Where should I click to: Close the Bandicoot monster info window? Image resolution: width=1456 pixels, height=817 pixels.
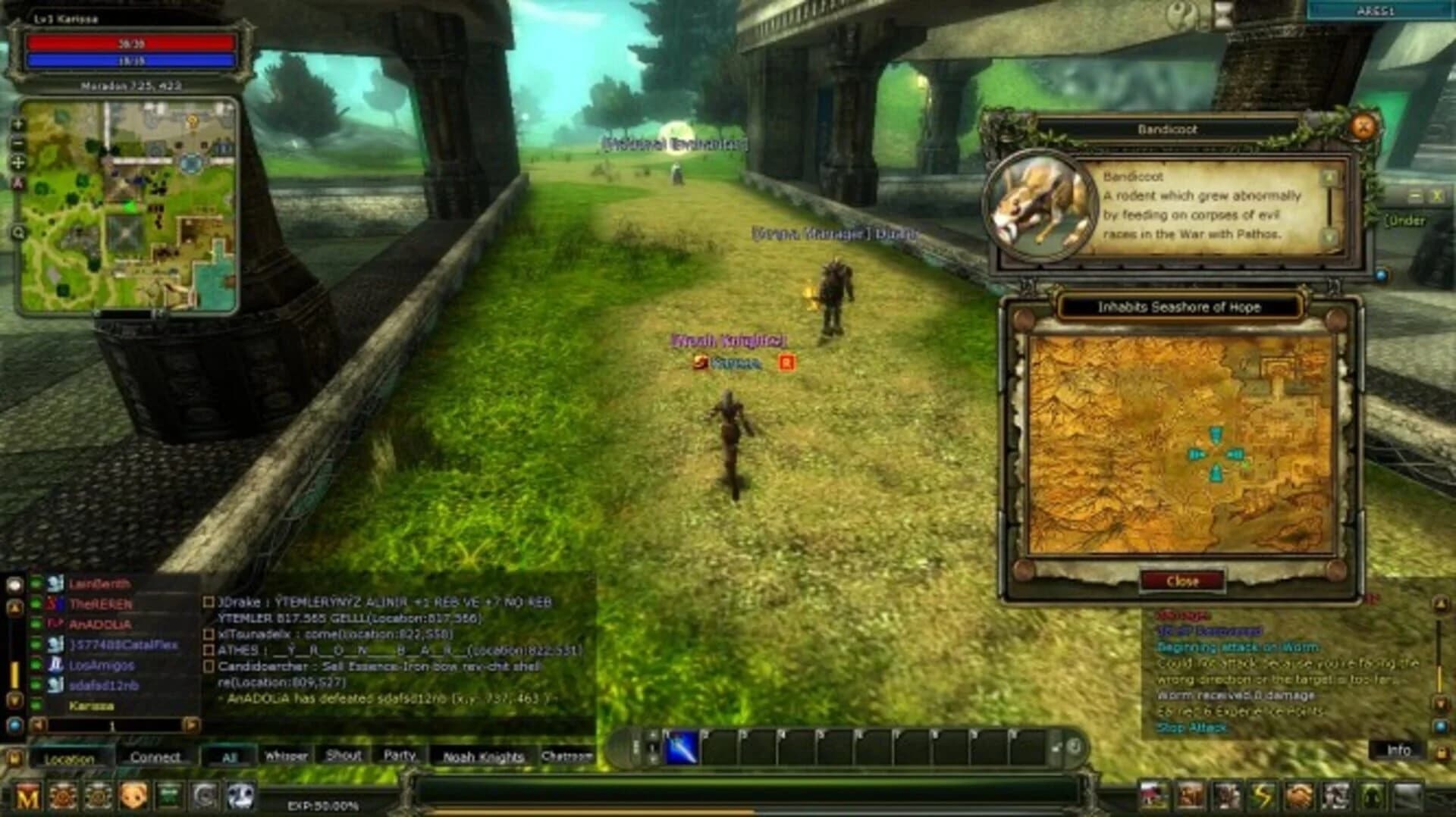pos(1361,125)
